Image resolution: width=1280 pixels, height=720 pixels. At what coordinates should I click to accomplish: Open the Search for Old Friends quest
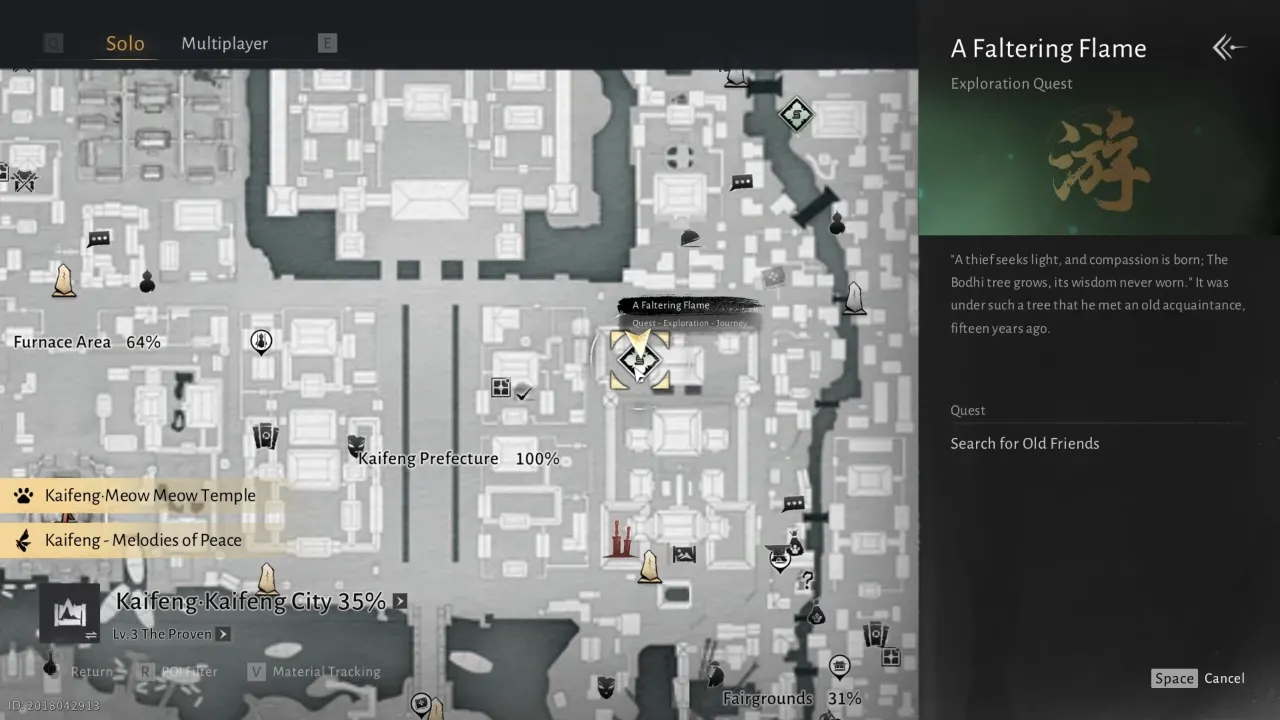(1025, 443)
